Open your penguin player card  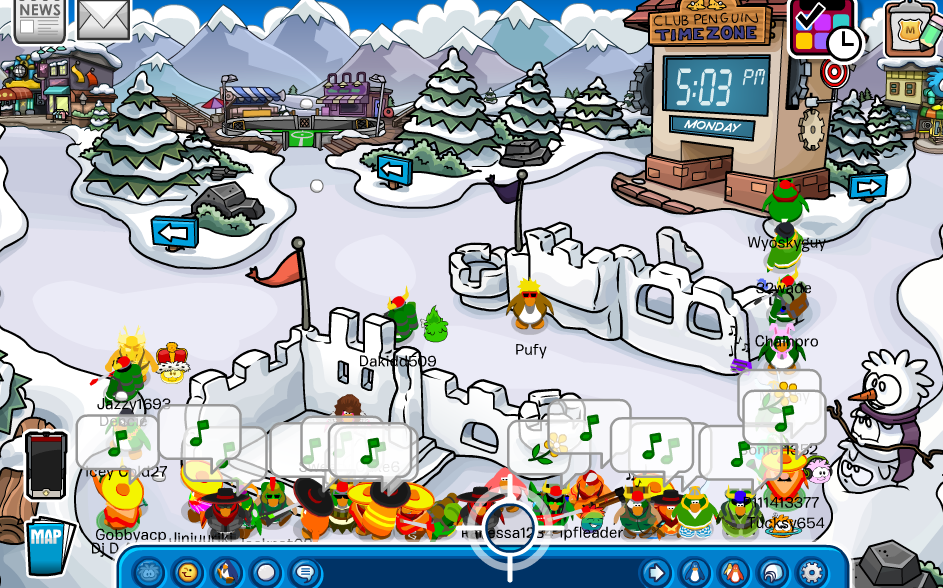pos(693,573)
